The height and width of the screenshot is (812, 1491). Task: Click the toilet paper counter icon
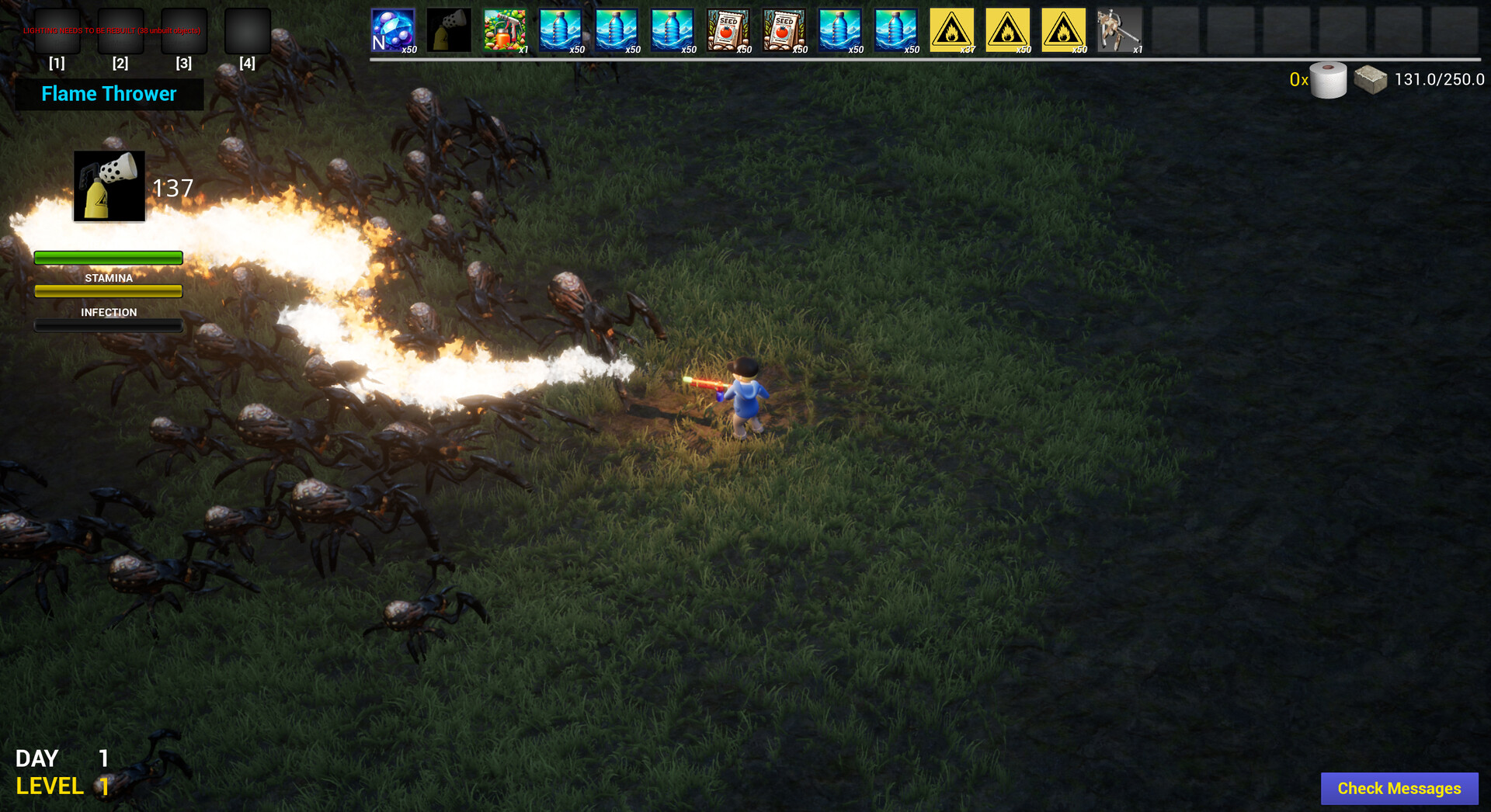click(x=1327, y=78)
